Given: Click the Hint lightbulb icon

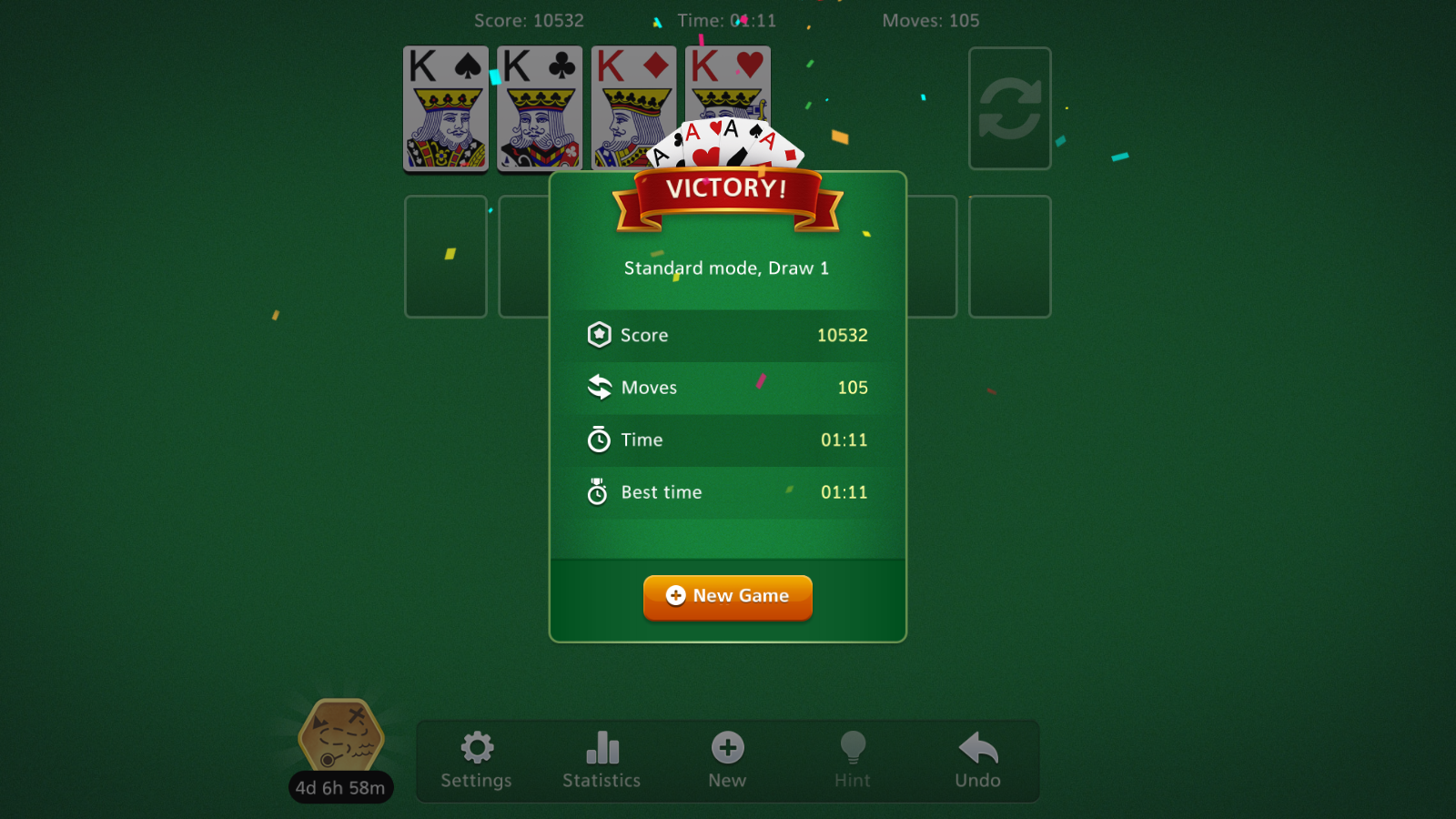Looking at the screenshot, I should (x=853, y=748).
